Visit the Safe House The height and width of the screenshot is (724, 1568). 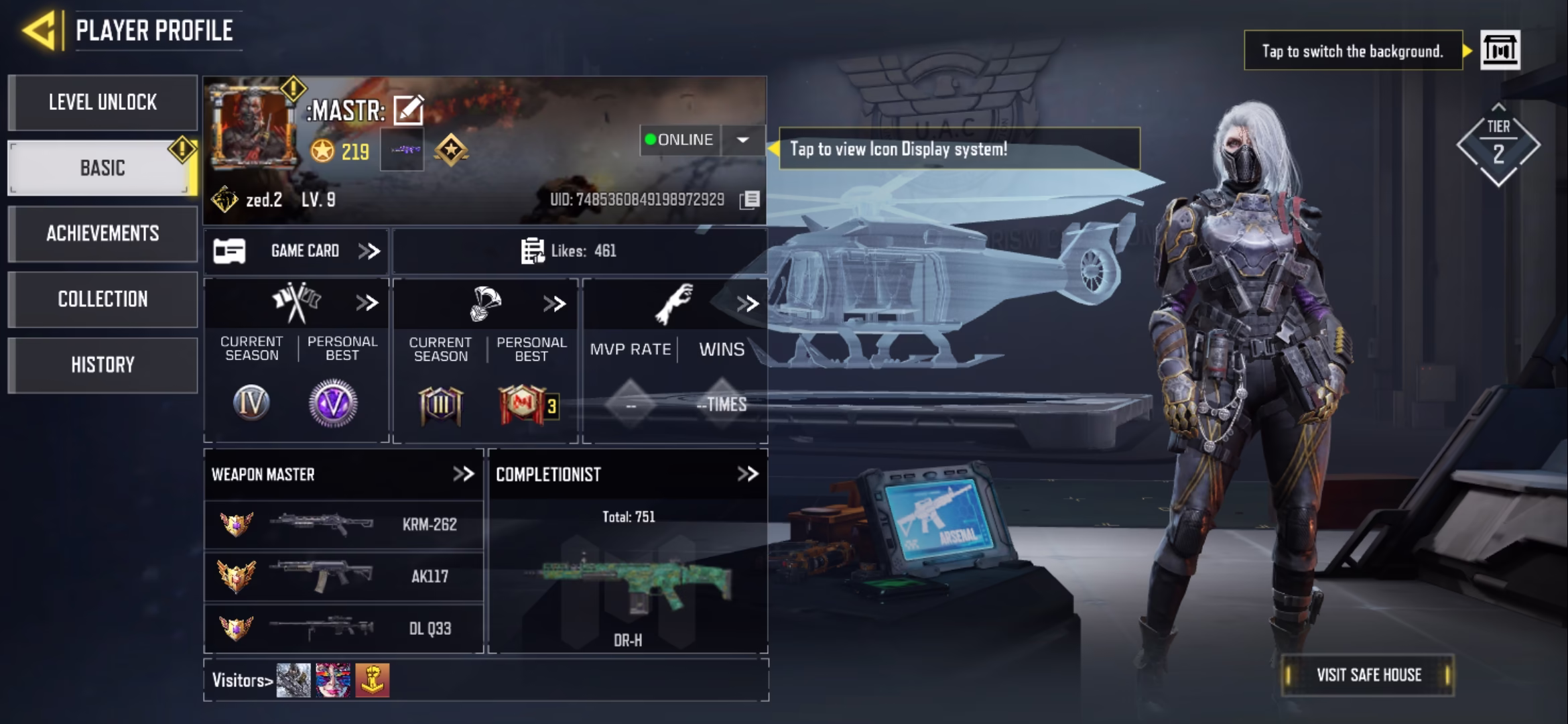click(x=1368, y=675)
